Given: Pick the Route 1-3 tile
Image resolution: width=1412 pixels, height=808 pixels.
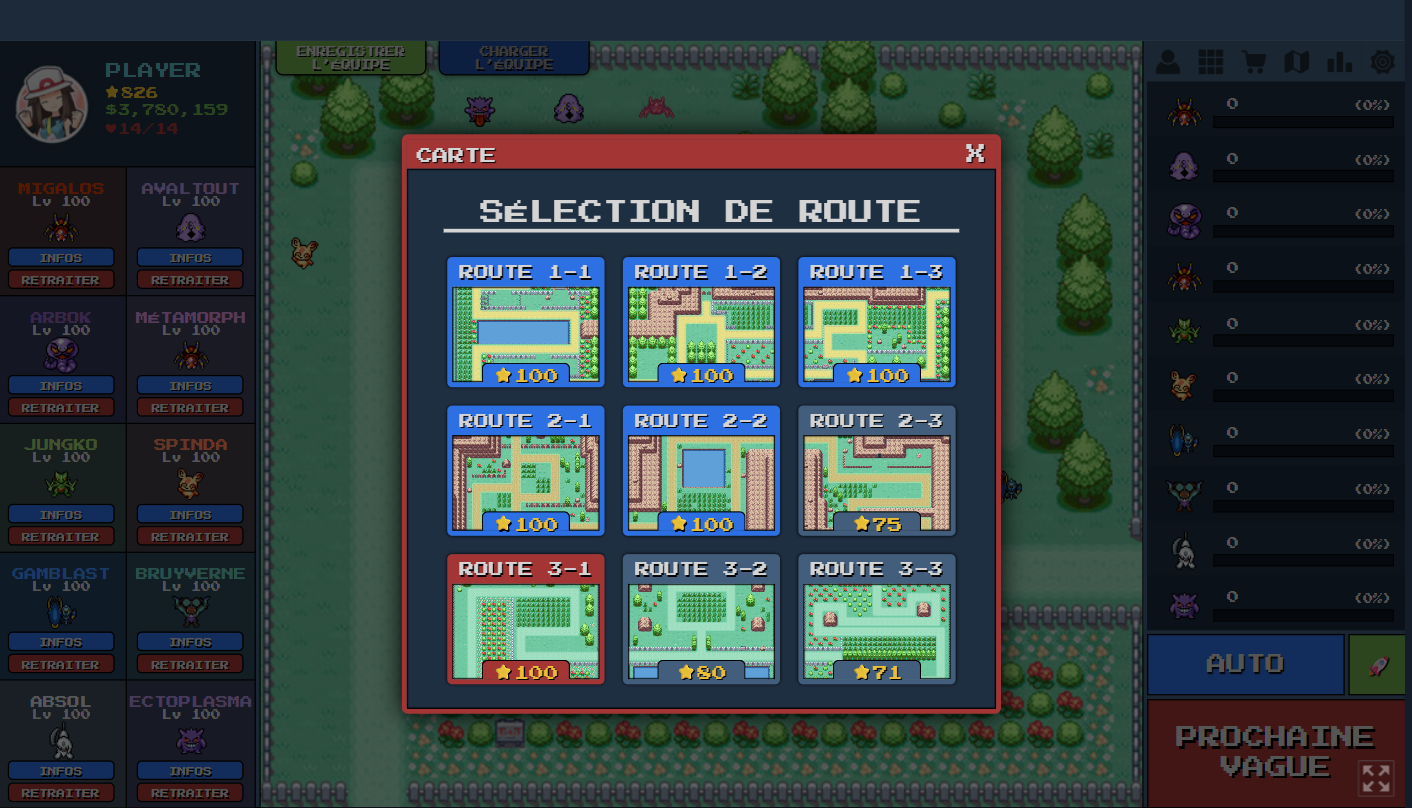Looking at the screenshot, I should [x=876, y=323].
